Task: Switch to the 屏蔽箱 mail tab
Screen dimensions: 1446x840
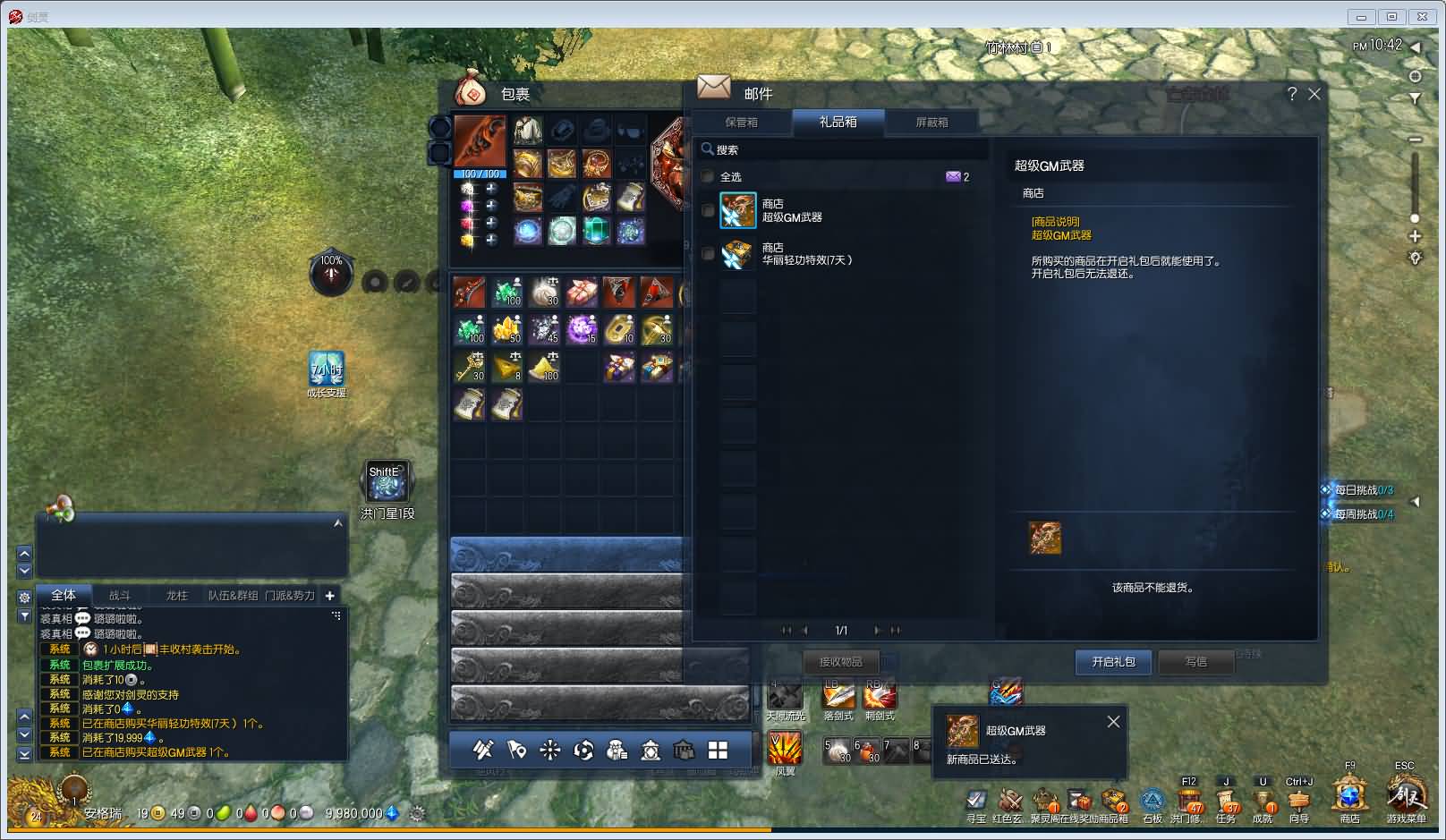Action: (931, 123)
